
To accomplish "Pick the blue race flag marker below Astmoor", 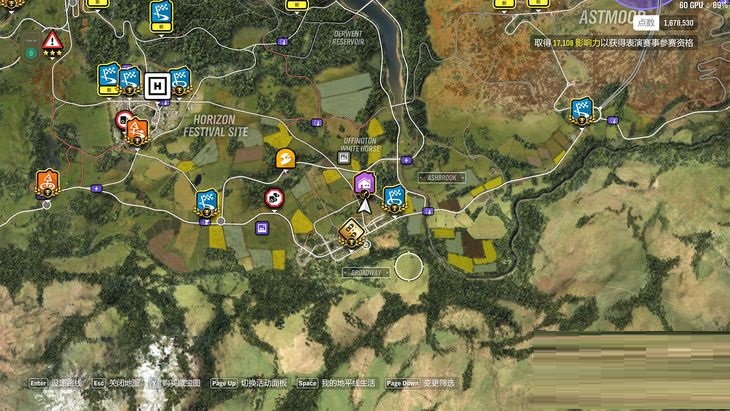I will pos(581,109).
